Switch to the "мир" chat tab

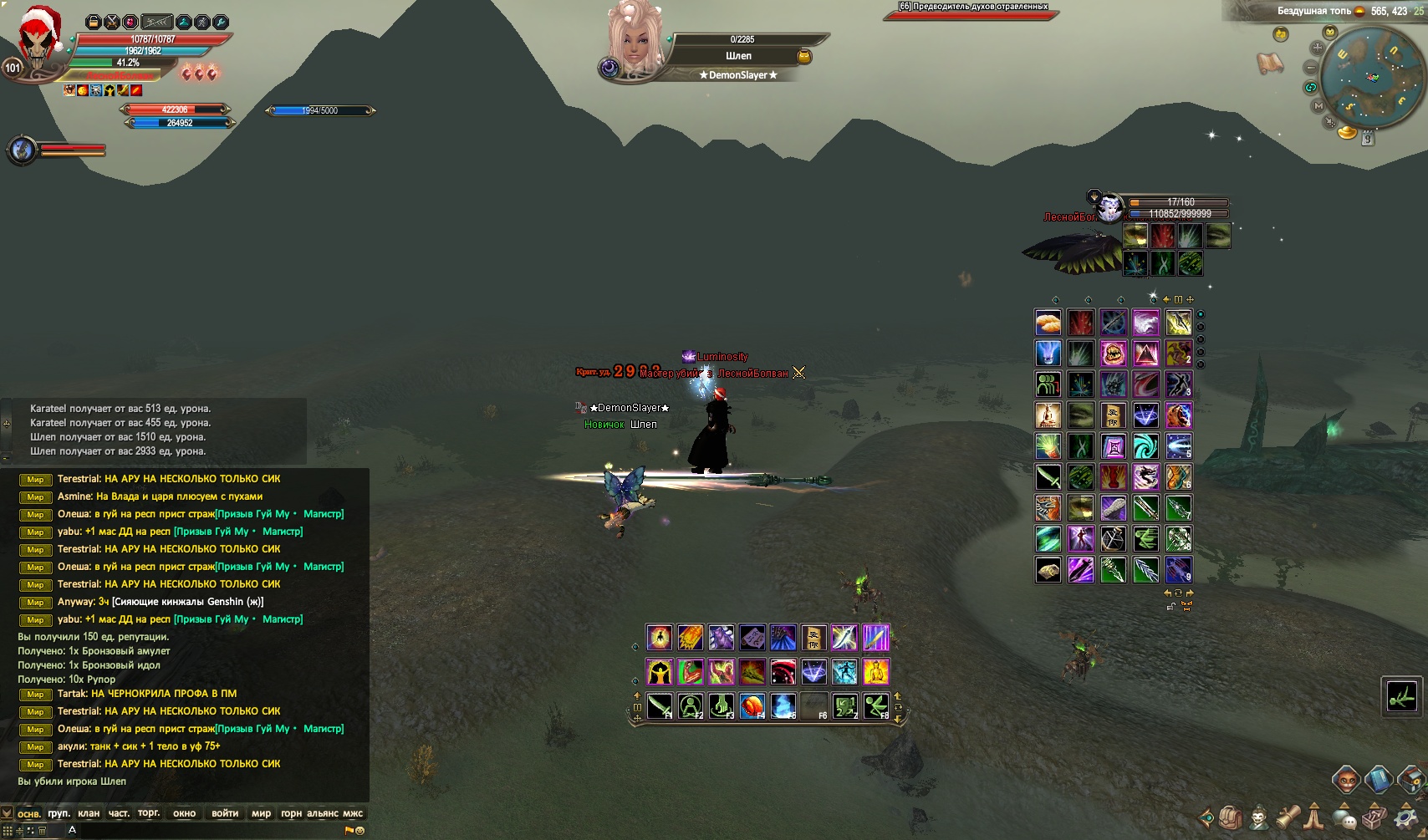tap(261, 813)
